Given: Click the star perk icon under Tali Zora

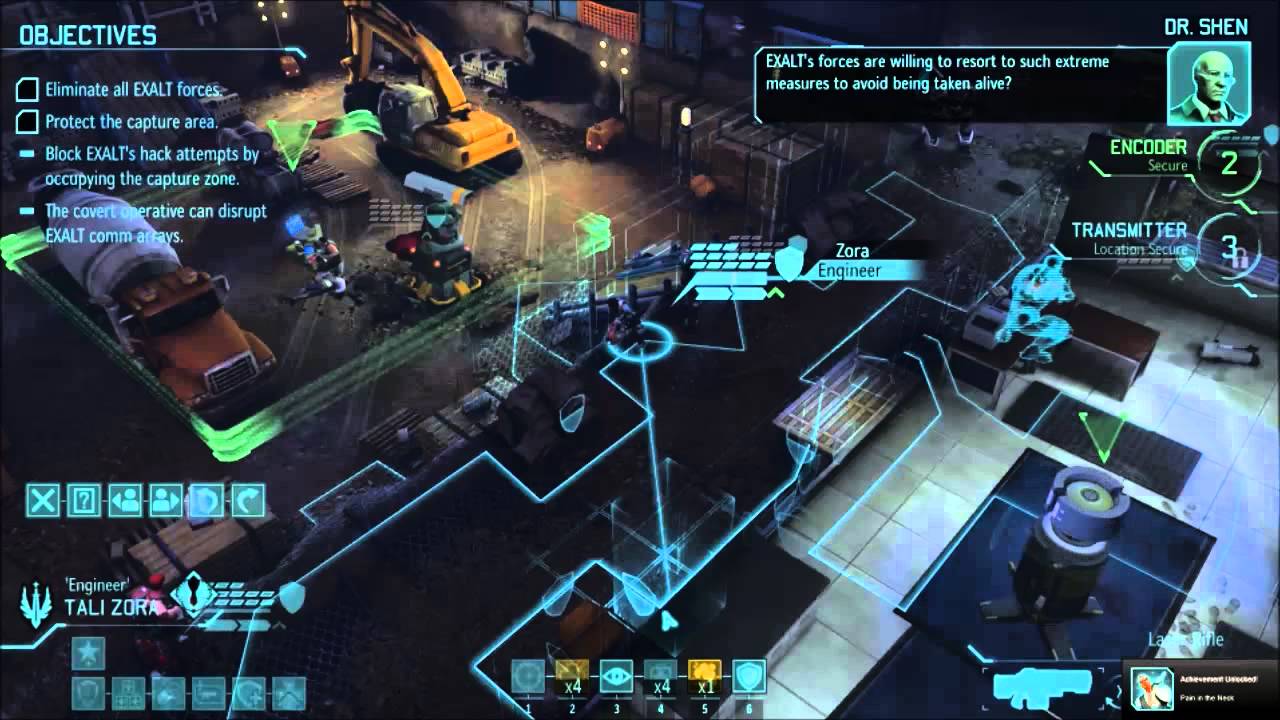Looking at the screenshot, I should tap(88, 654).
